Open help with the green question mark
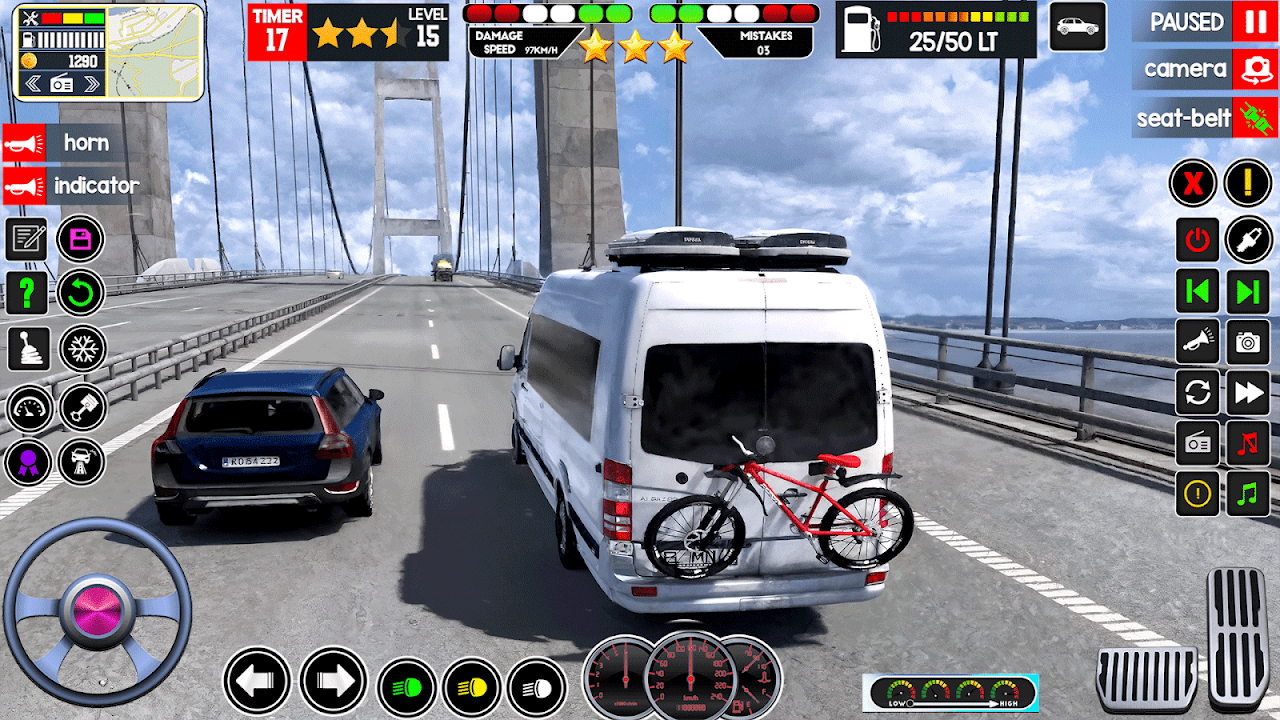Viewport: 1280px width, 720px height. tap(27, 293)
